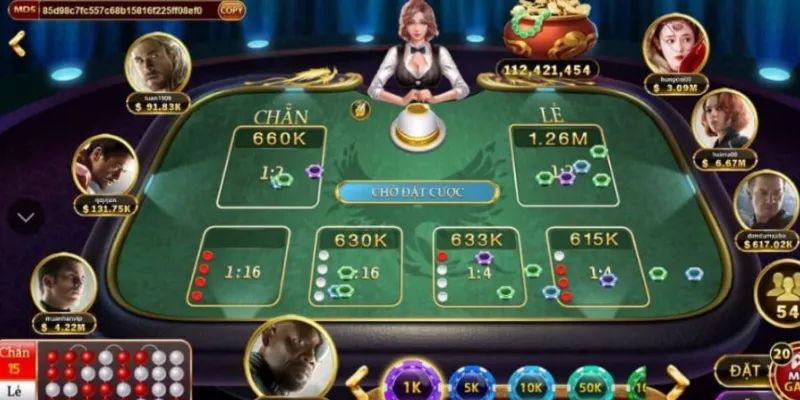
Task: Expand the side panel down-arrow button
Action: tap(26, 215)
